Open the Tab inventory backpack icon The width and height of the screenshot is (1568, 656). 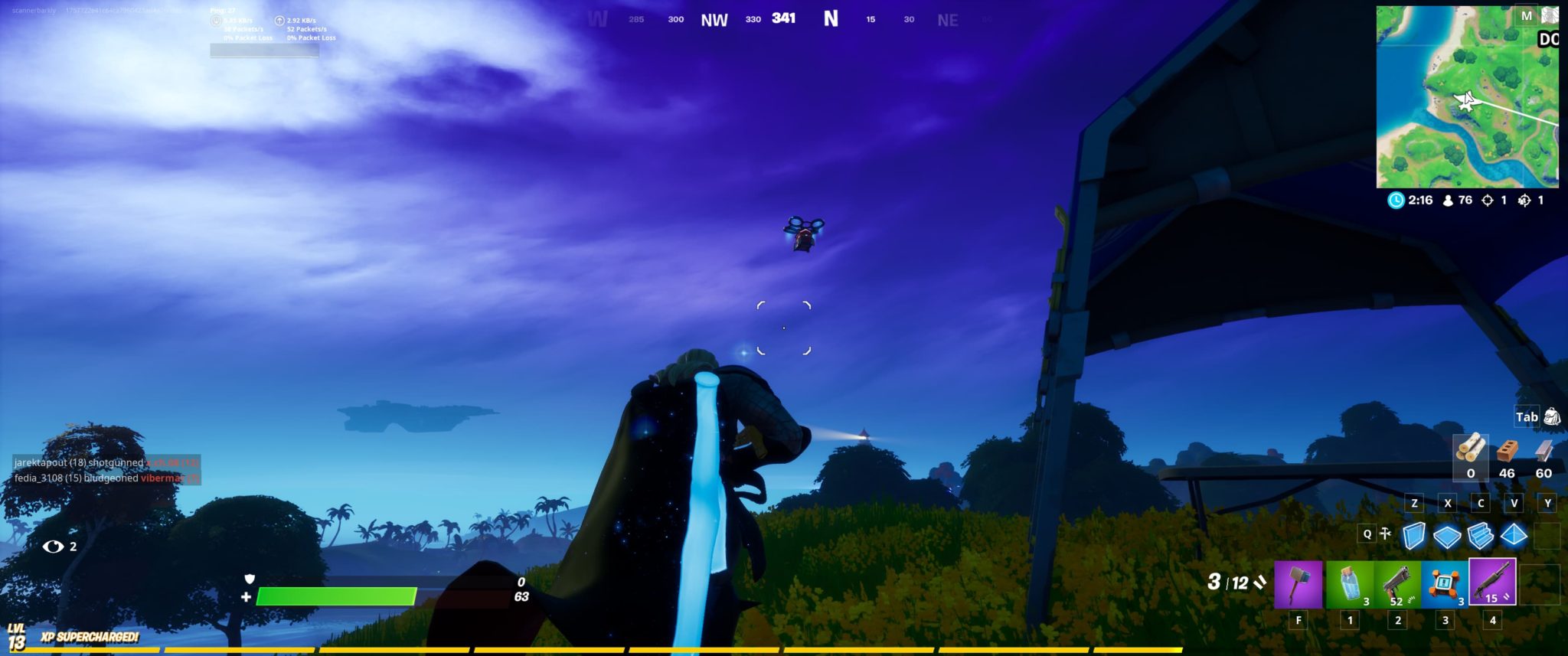coord(1554,416)
